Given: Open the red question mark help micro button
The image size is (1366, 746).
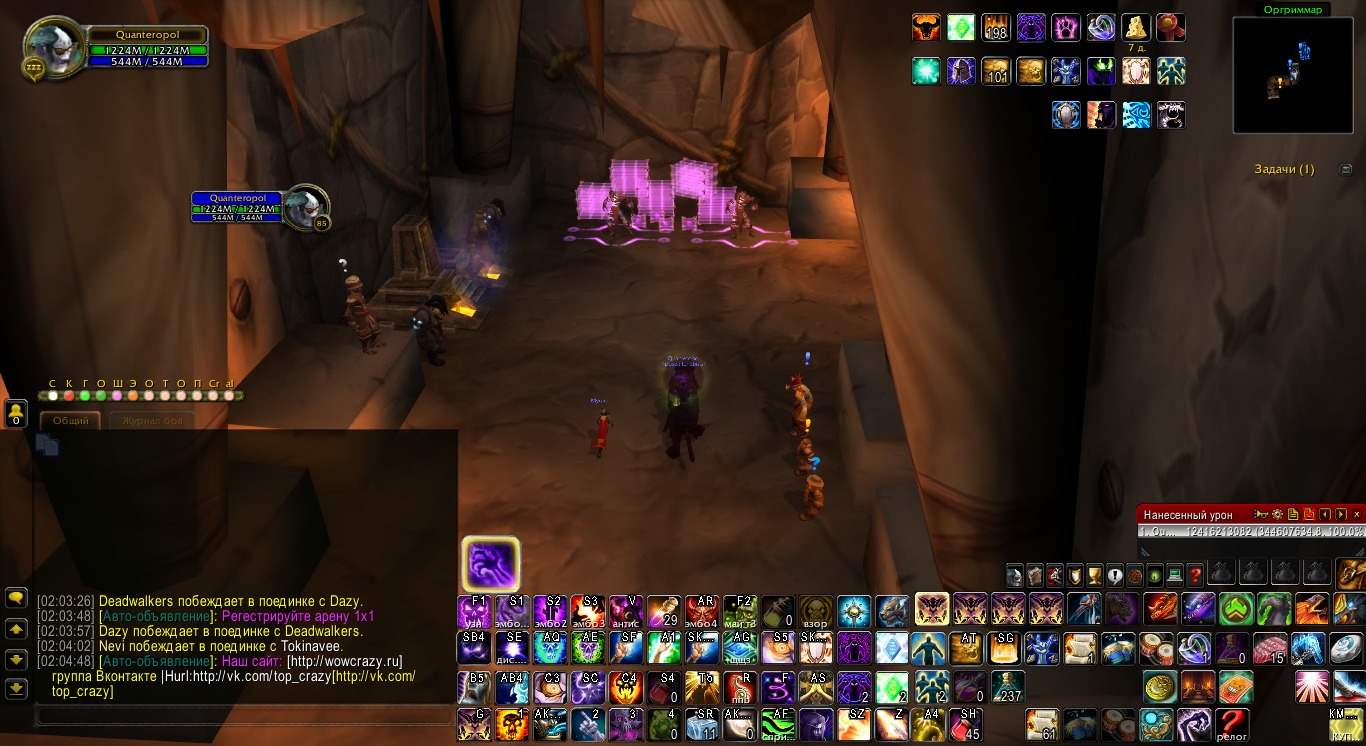Looking at the screenshot, I should click(1194, 575).
